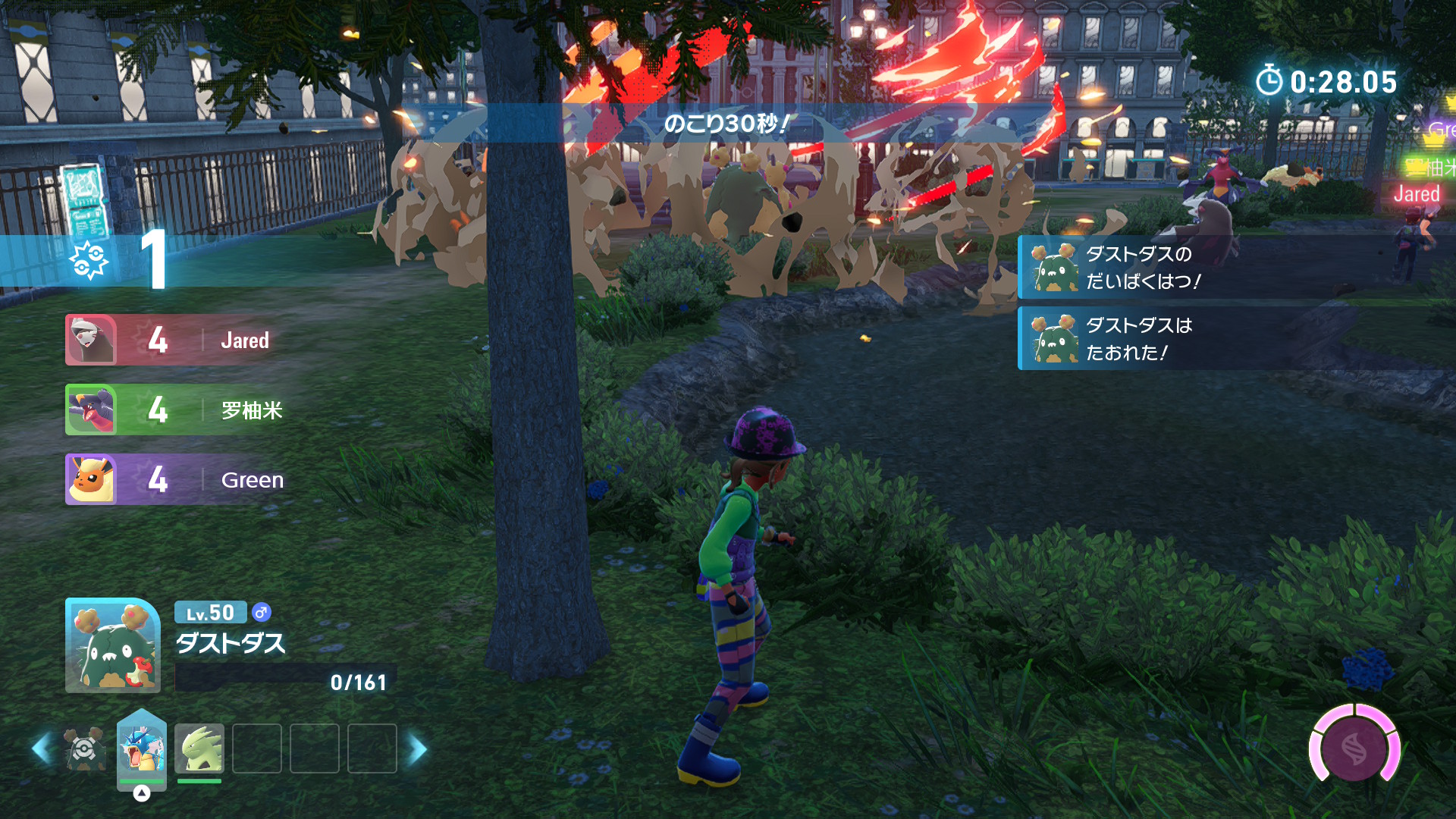Click the right party cycle arrow
The width and height of the screenshot is (1456, 819).
click(x=418, y=748)
